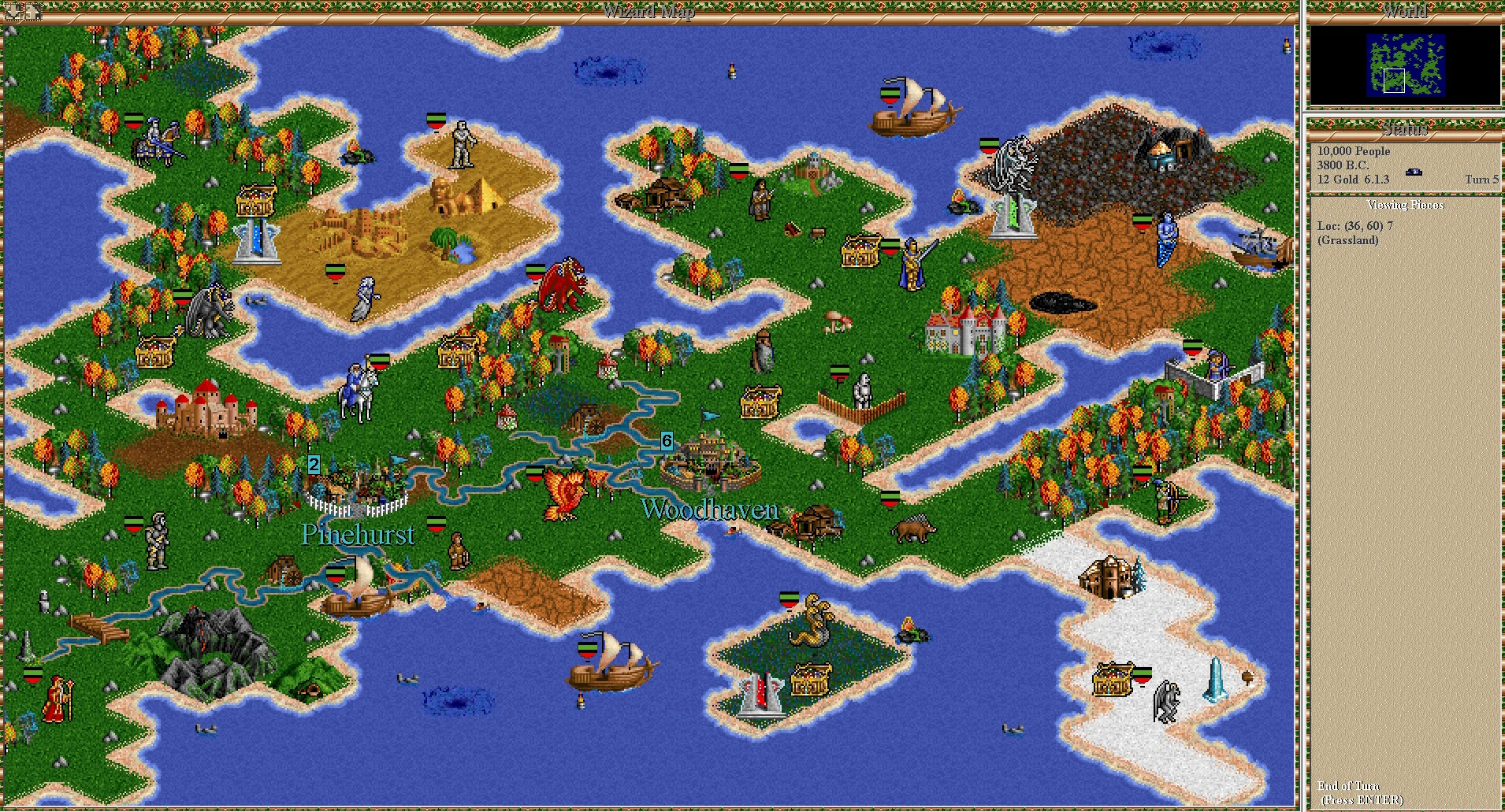This screenshot has height=812, width=1505.
Task: Click the Viewing Pieces header in Status panel
Action: click(x=1406, y=204)
